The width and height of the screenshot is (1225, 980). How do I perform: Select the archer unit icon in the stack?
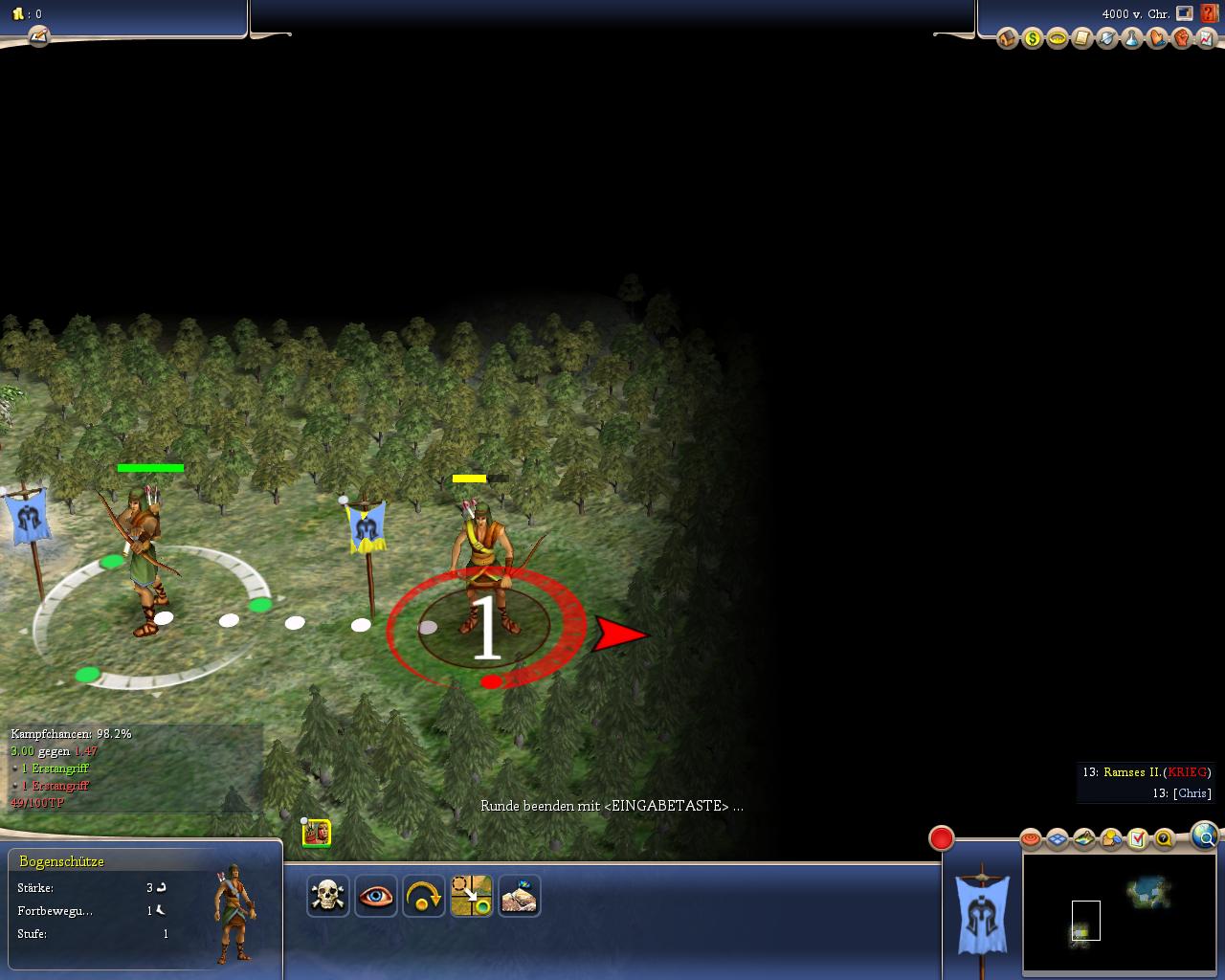pos(317,833)
